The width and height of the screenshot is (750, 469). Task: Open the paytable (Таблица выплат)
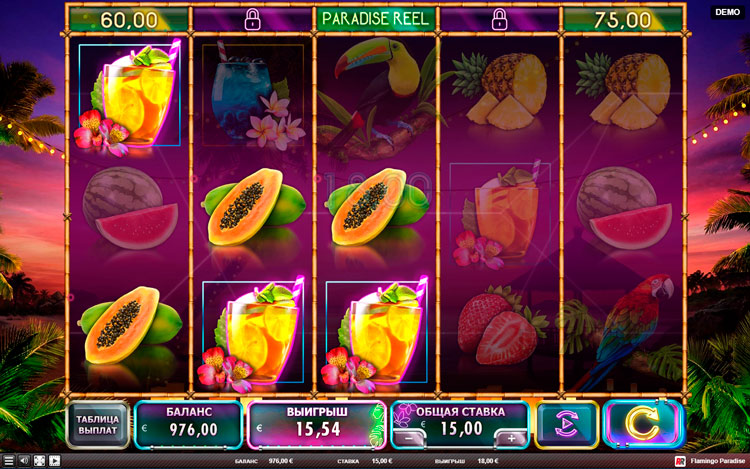point(98,424)
